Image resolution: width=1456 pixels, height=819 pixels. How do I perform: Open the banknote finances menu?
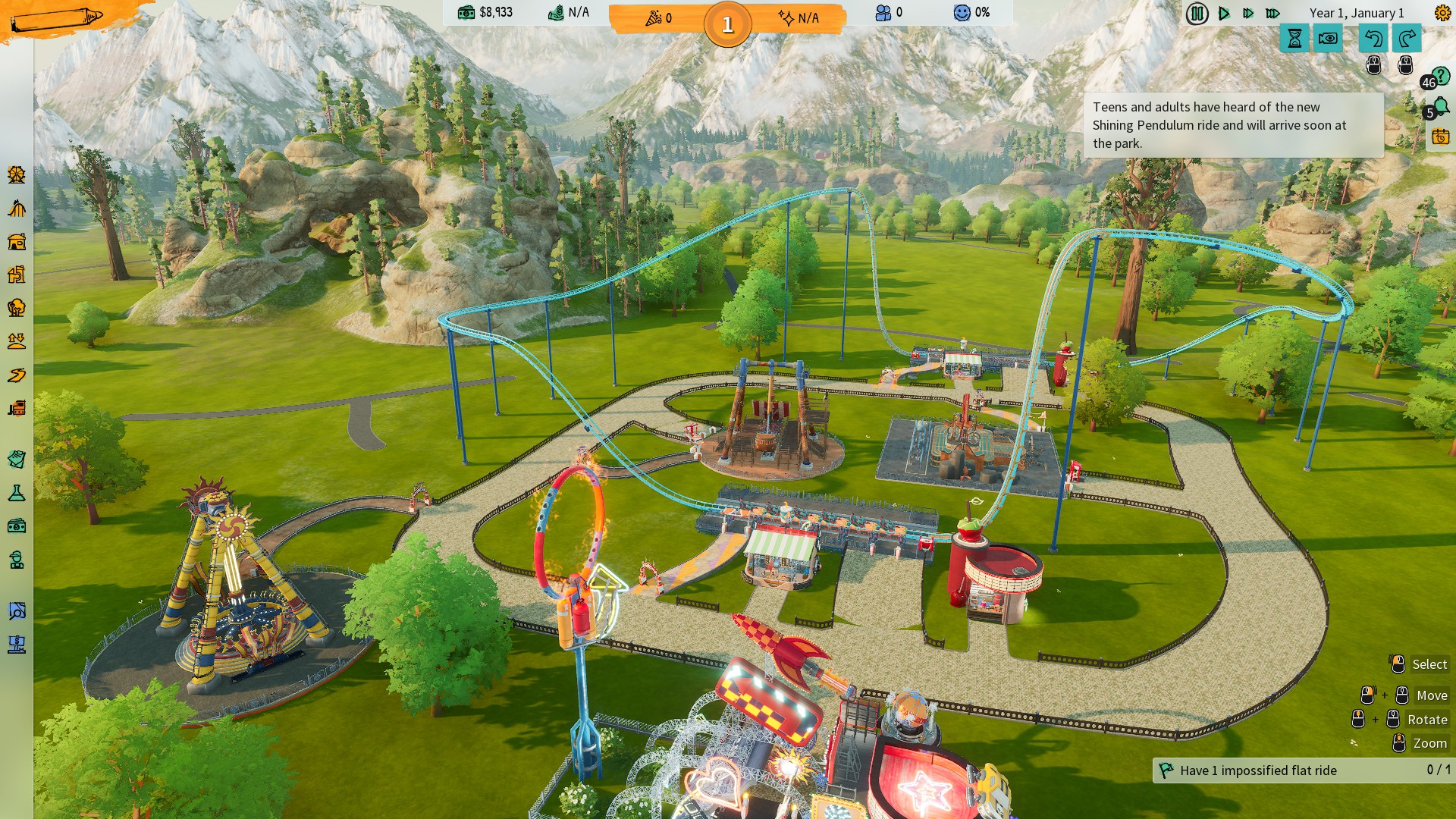click(17, 526)
